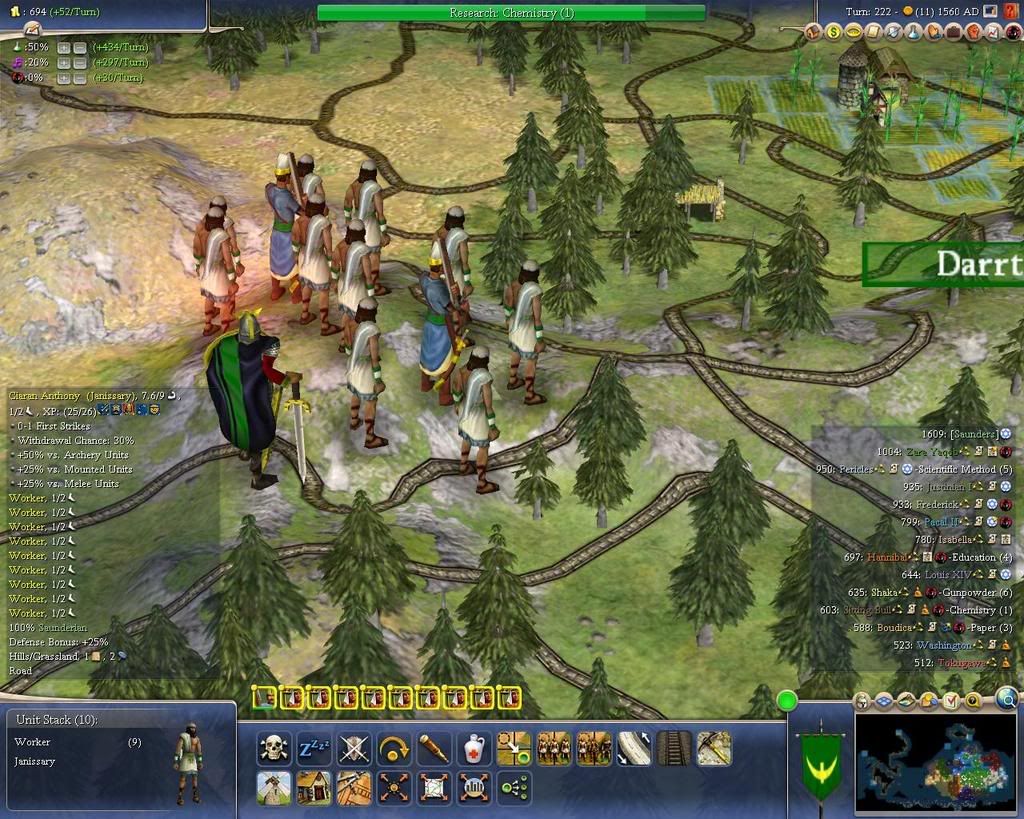Viewport: 1024px width, 819px height.
Task: Delete unit with the skull icon
Action: (273, 748)
